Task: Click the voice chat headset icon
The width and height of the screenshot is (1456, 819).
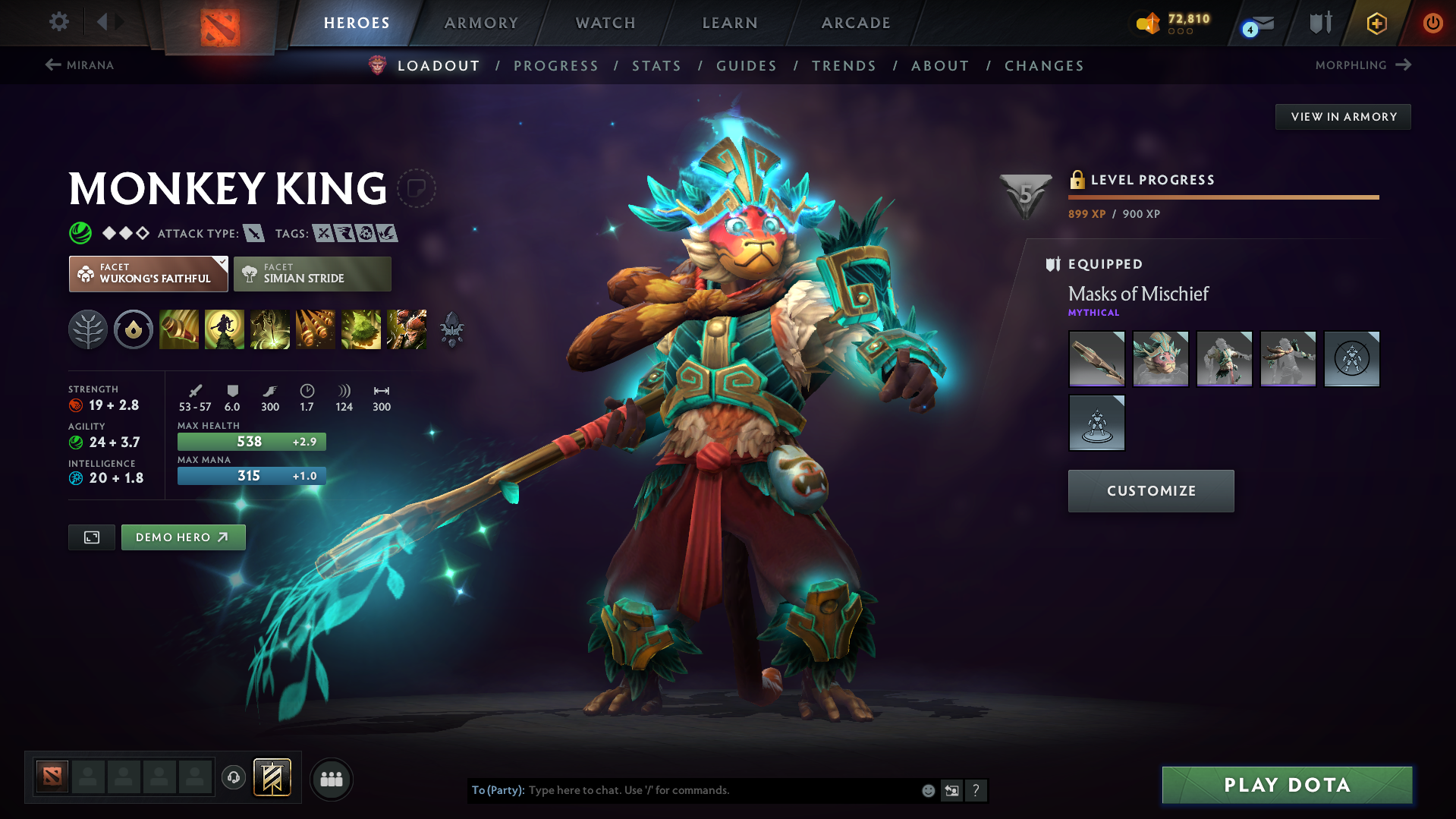Action: [x=234, y=779]
